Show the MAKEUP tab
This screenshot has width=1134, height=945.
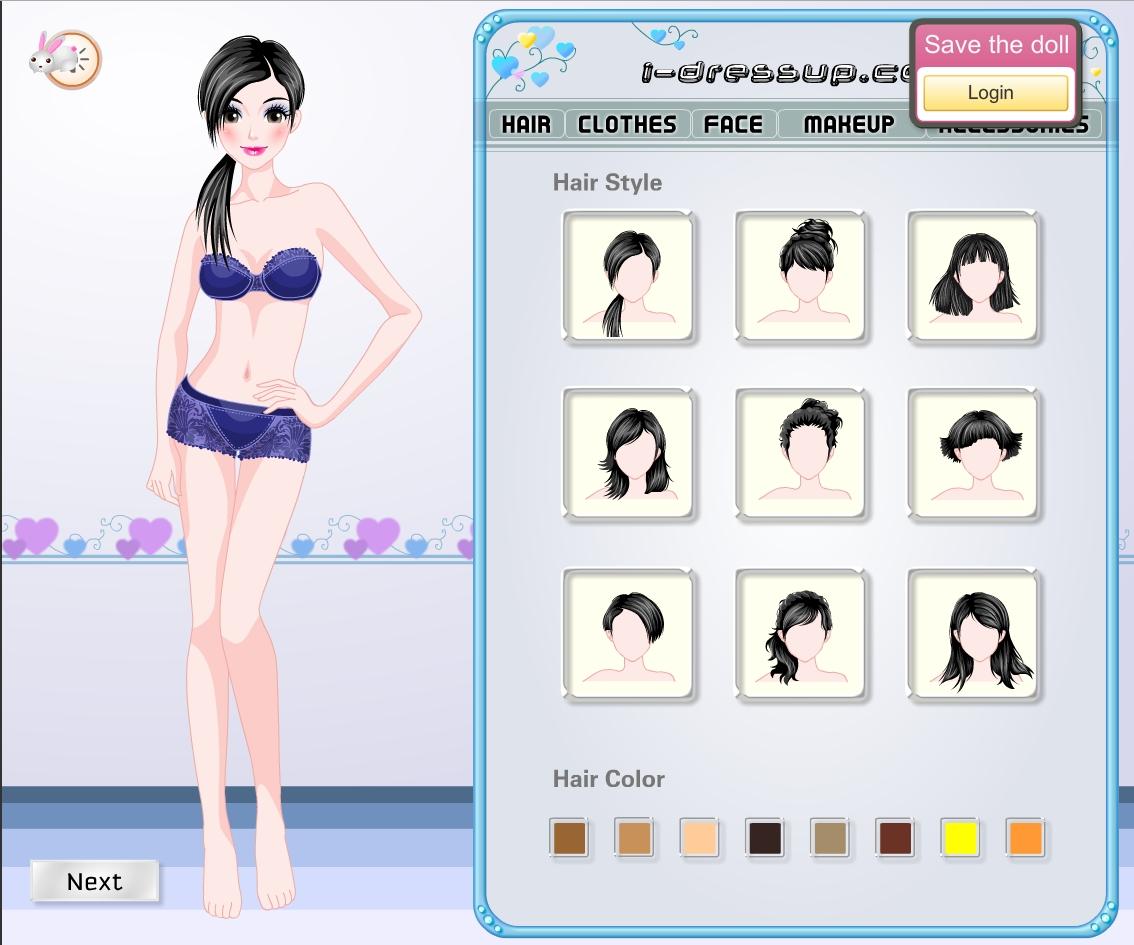(x=849, y=124)
